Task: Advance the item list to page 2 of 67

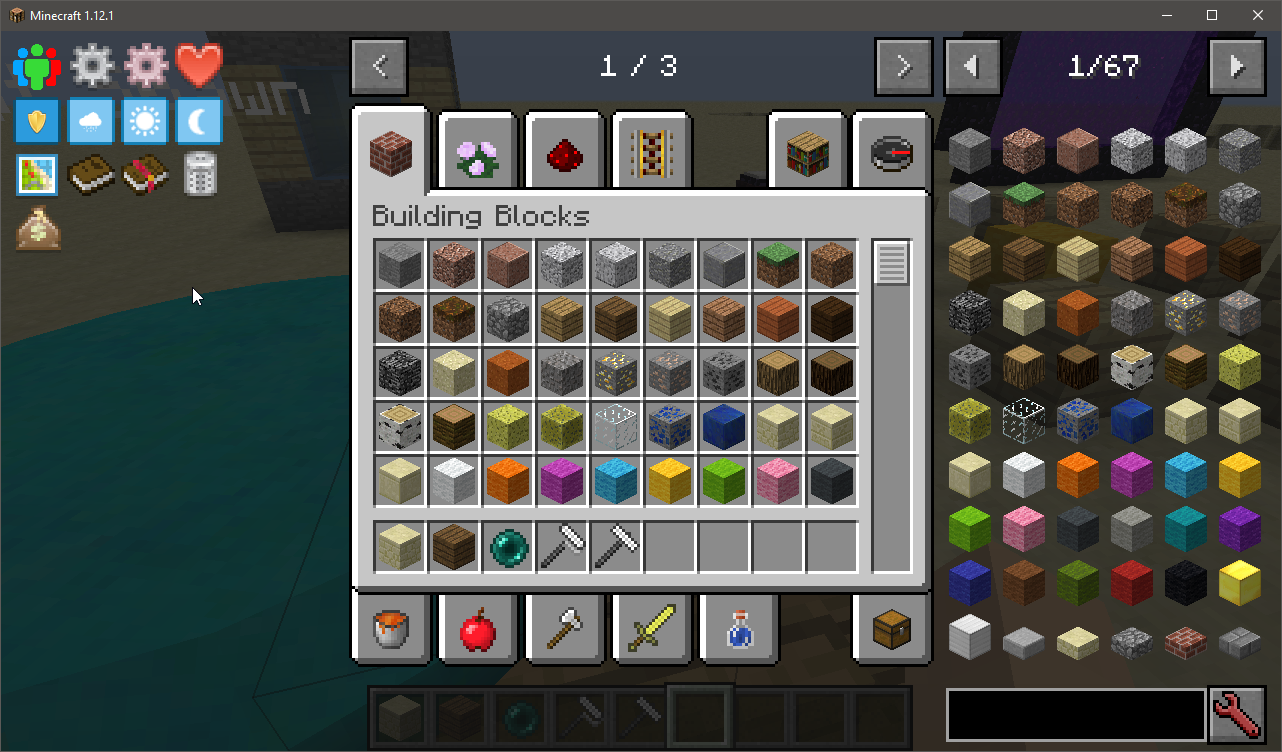Action: click(x=1236, y=67)
